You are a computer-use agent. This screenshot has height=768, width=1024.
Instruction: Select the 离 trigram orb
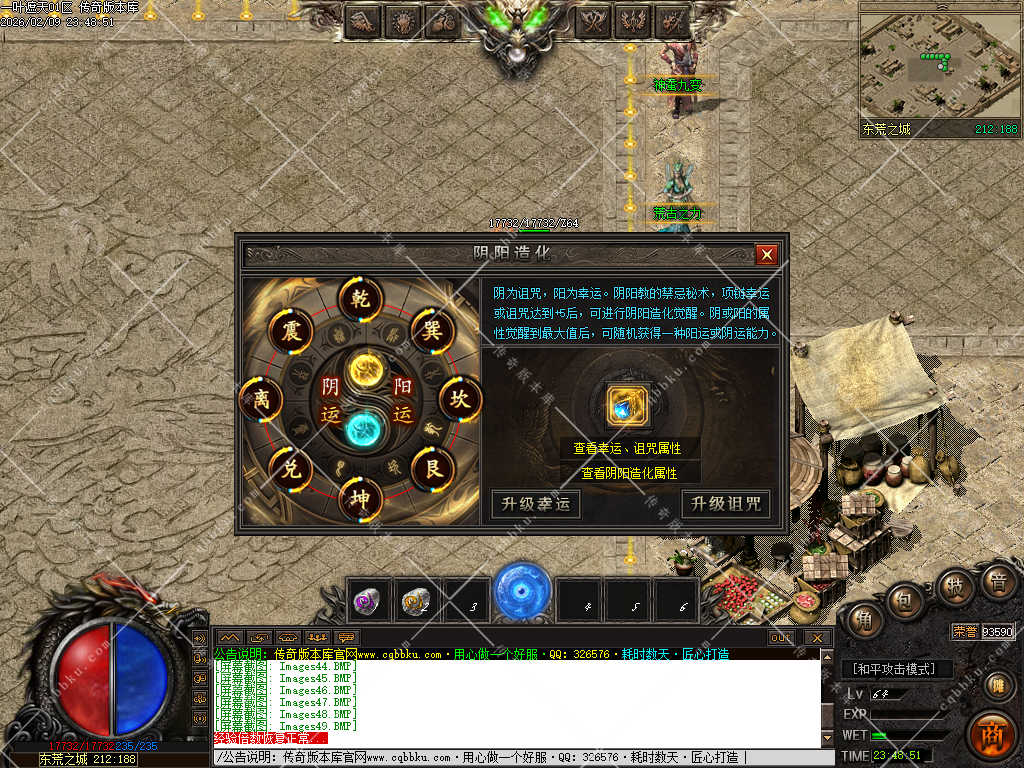click(261, 399)
